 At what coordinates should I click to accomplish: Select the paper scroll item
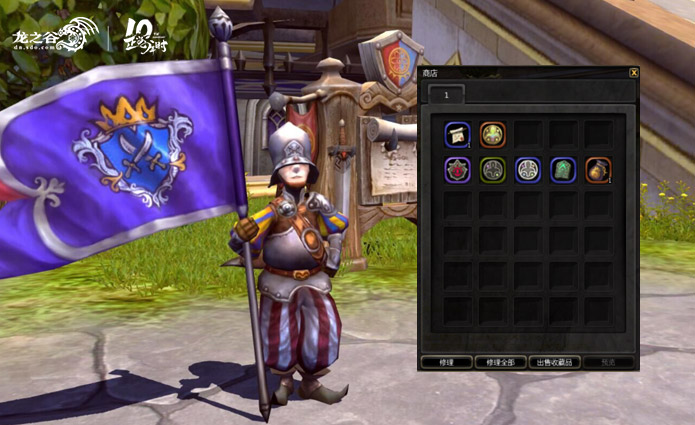(458, 134)
